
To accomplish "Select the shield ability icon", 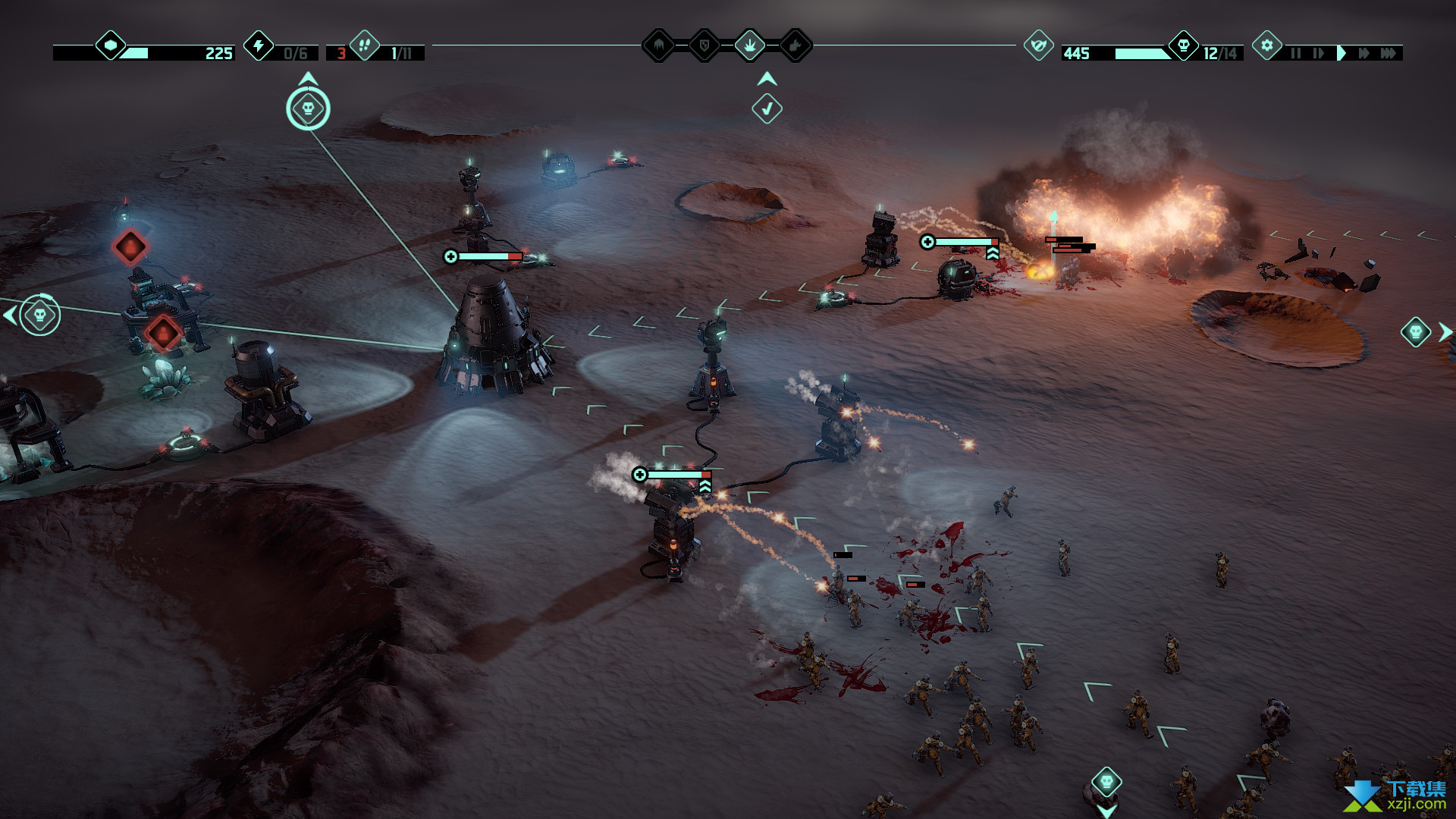I will [704, 45].
